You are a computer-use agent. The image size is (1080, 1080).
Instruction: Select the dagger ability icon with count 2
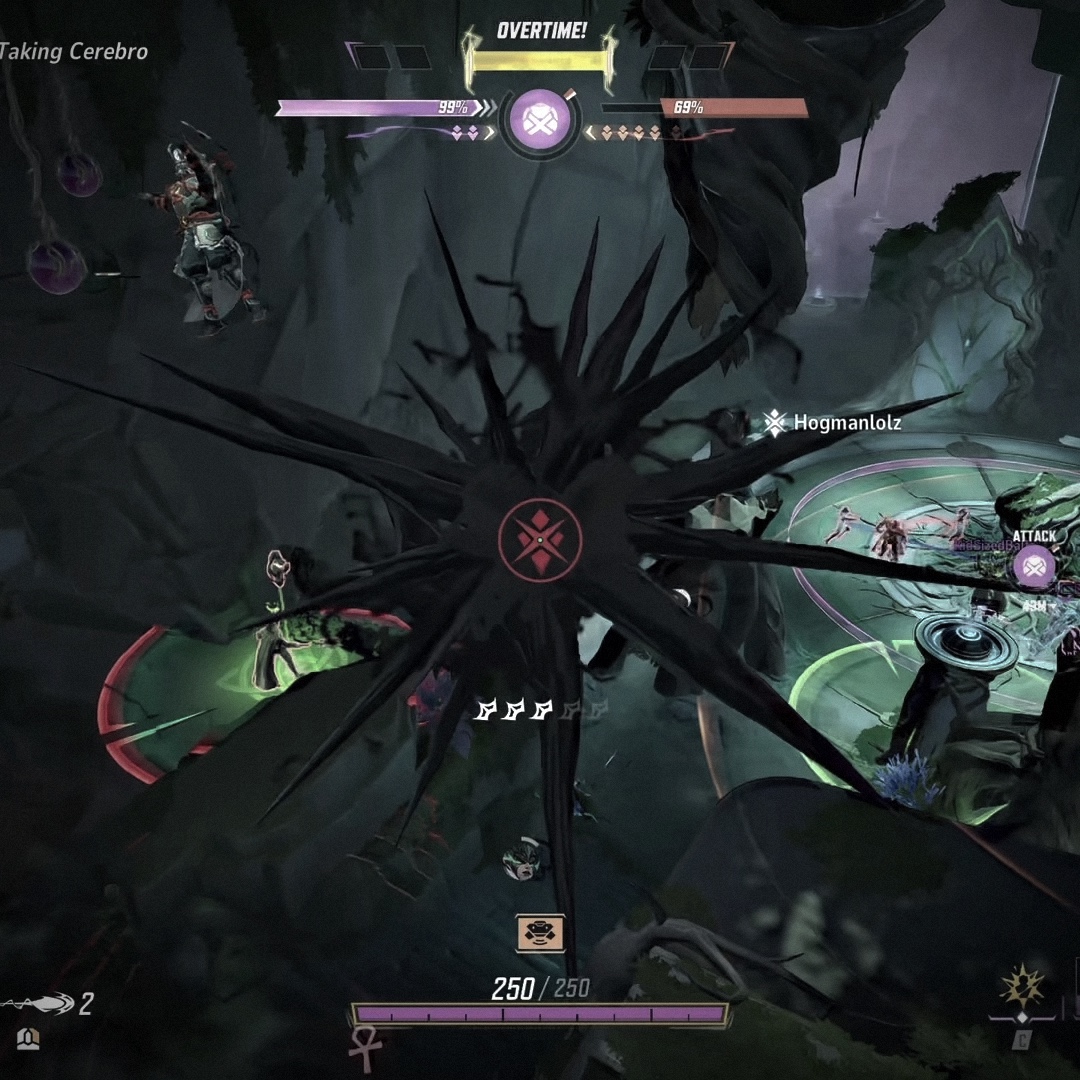pos(40,1003)
